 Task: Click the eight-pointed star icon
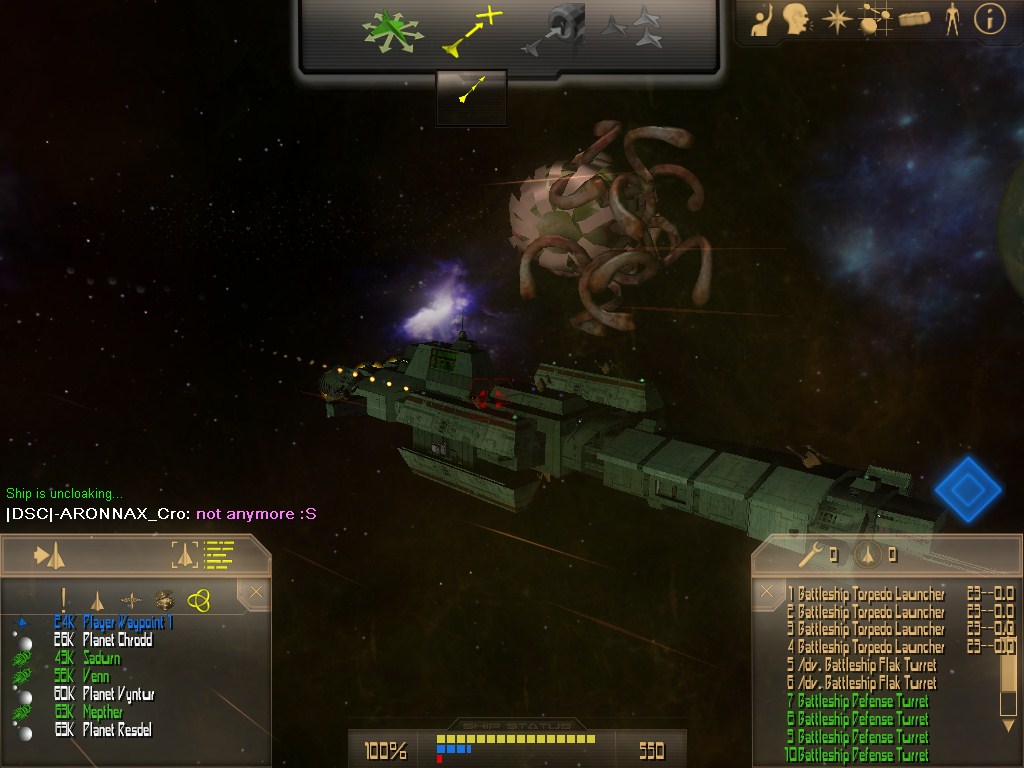tap(836, 20)
